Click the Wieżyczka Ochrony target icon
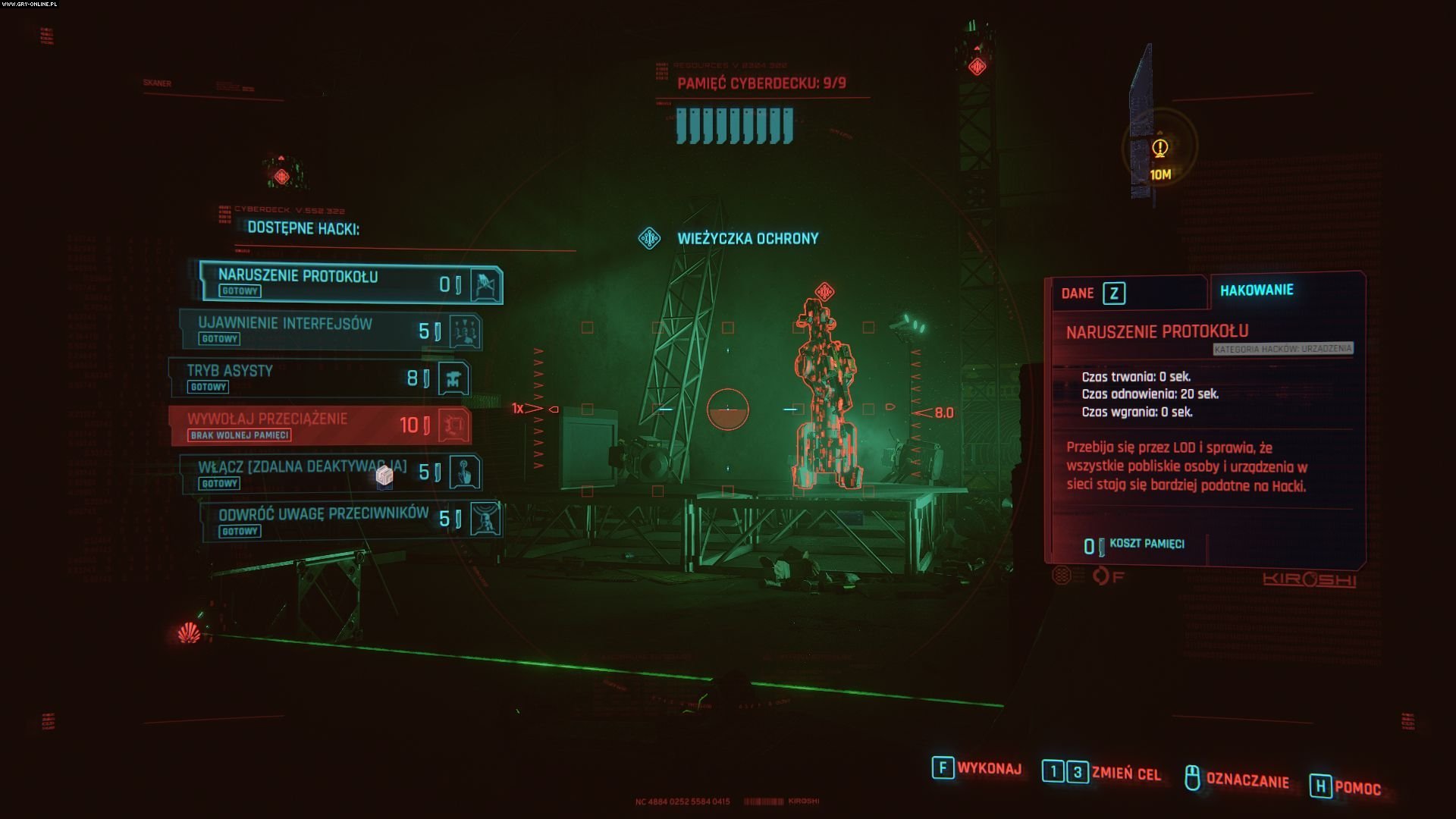1456x819 pixels. 649,239
